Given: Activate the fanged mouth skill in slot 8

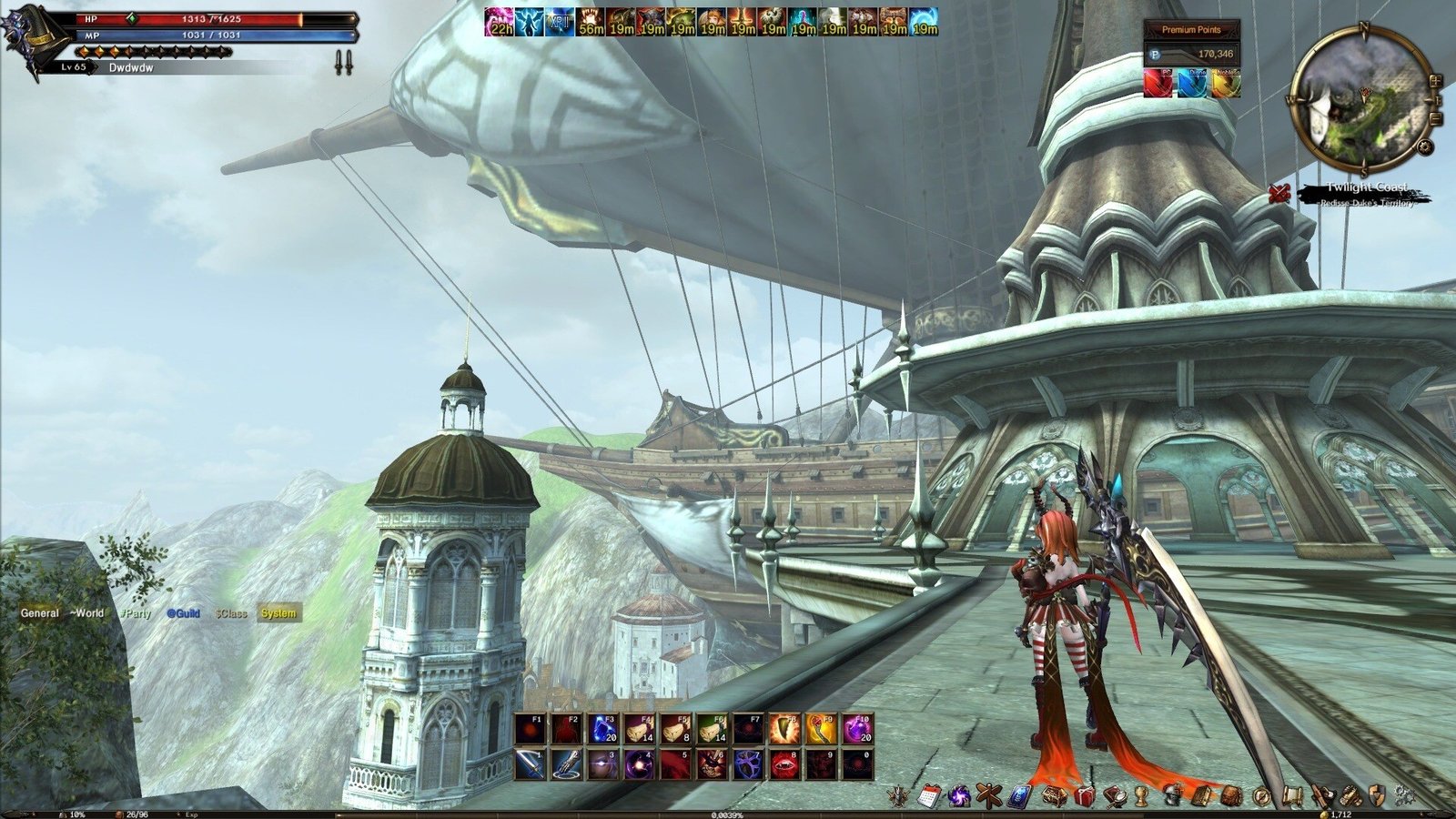Looking at the screenshot, I should click(784, 764).
